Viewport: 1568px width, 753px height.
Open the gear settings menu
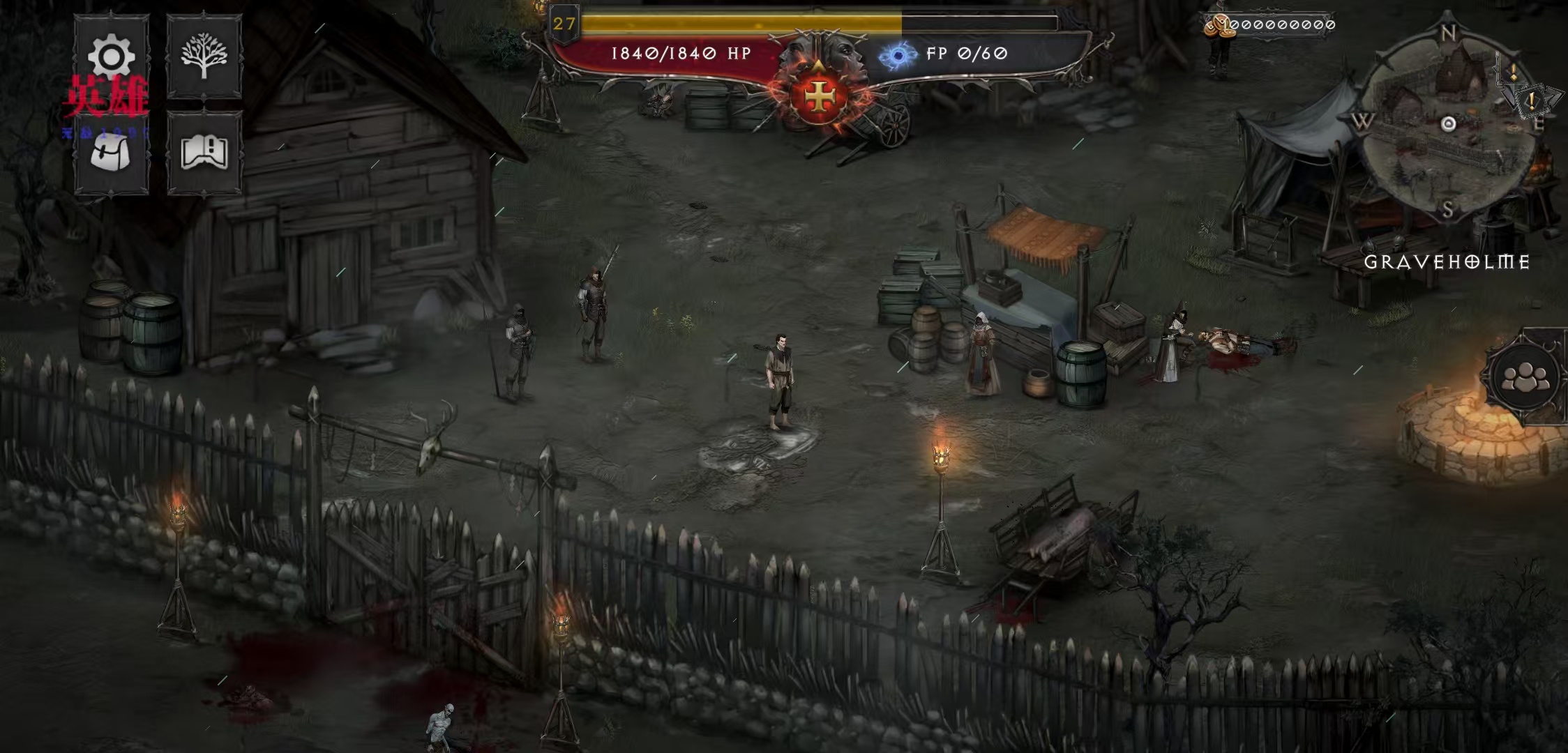click(x=112, y=56)
